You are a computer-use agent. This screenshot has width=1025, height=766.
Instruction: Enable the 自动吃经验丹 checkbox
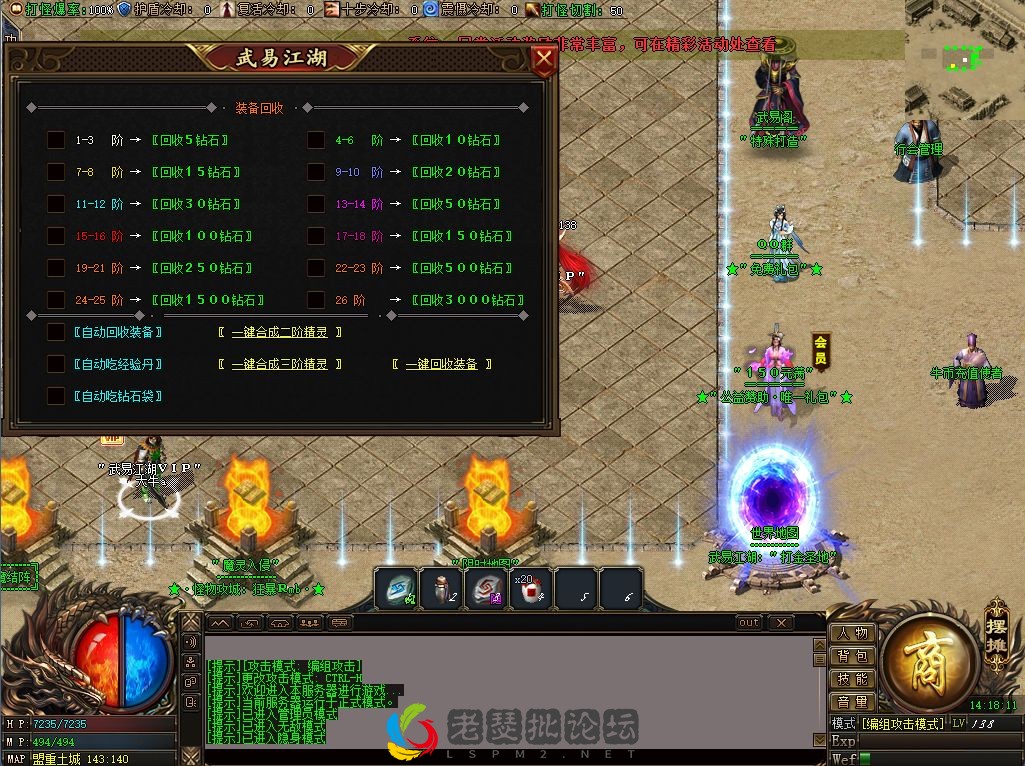pyautogui.click(x=56, y=364)
